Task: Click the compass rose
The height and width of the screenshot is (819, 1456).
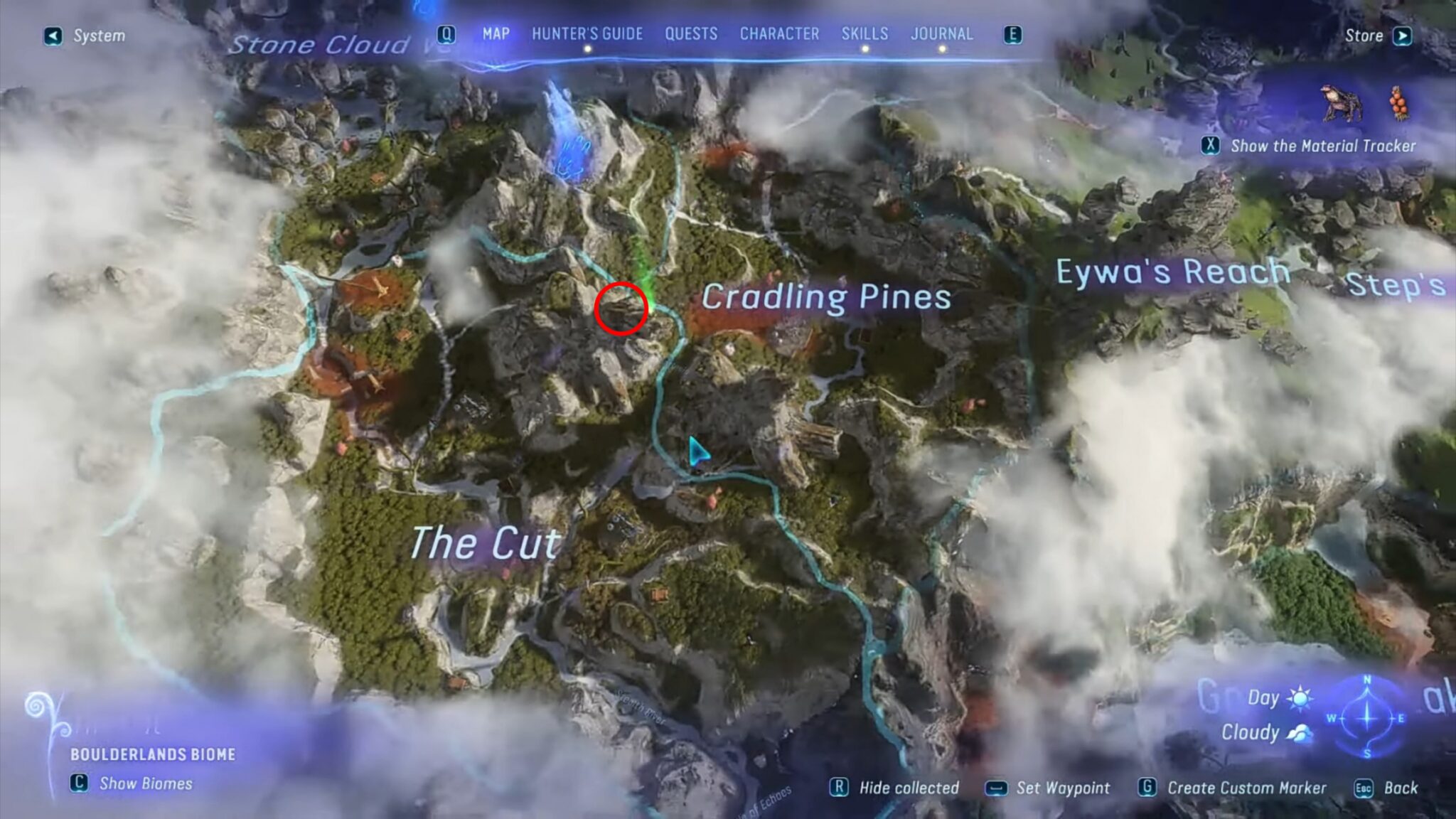Action: tap(1366, 717)
